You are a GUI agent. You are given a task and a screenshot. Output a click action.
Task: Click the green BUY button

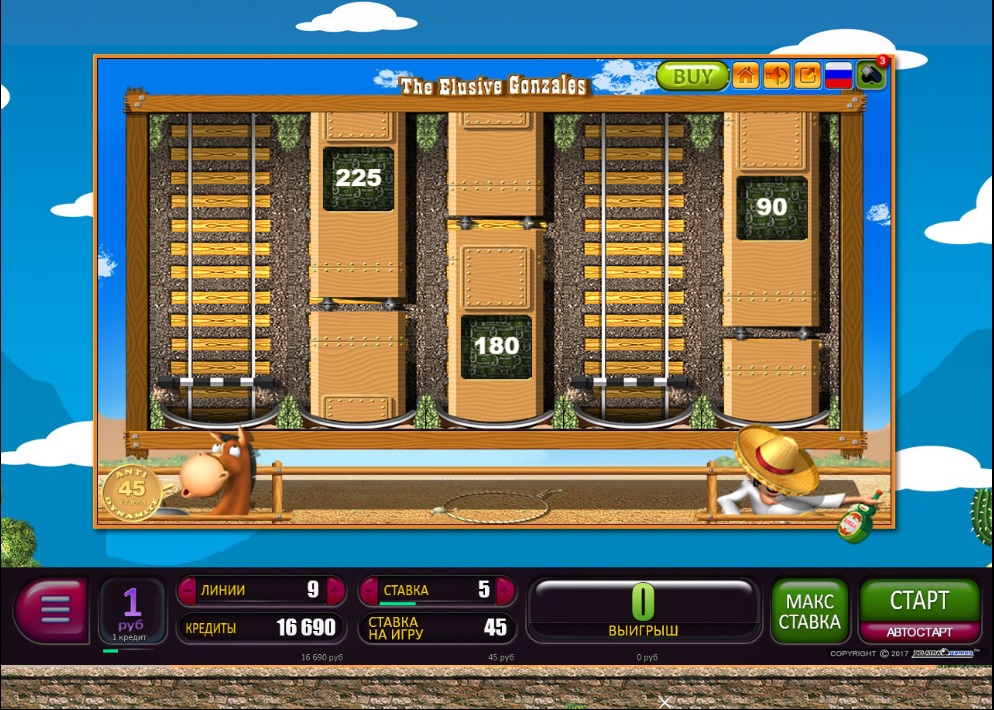click(x=692, y=76)
